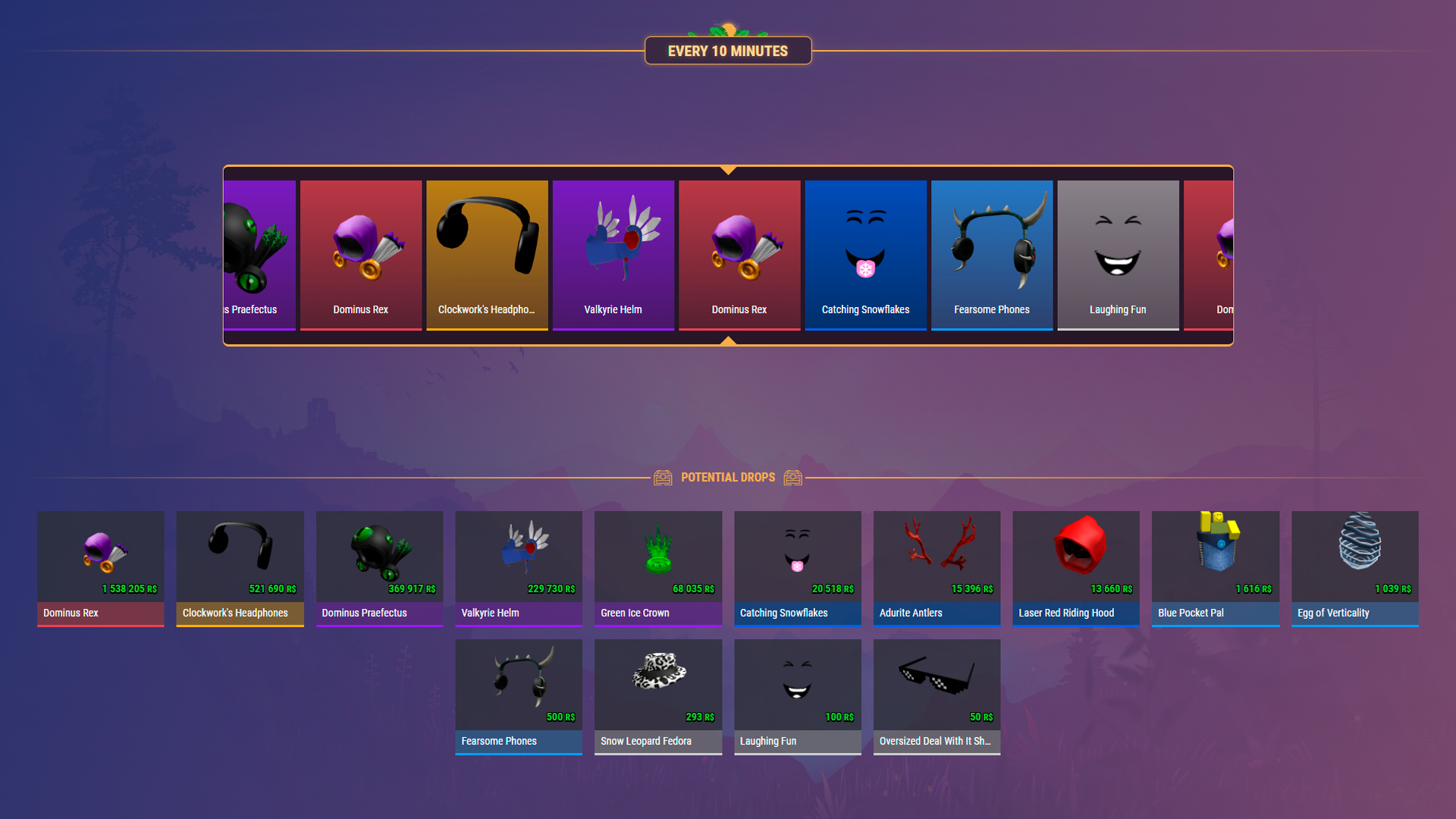Click the right gift box icon beside POTENTIAL DROPS
1456x819 pixels.
click(793, 477)
